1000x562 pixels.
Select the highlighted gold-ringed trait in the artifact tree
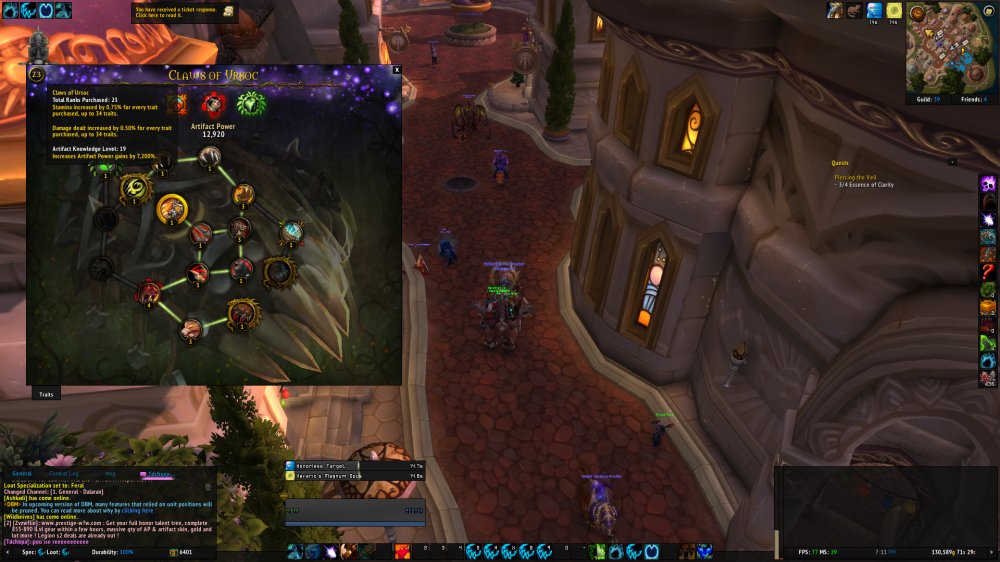[x=171, y=208]
